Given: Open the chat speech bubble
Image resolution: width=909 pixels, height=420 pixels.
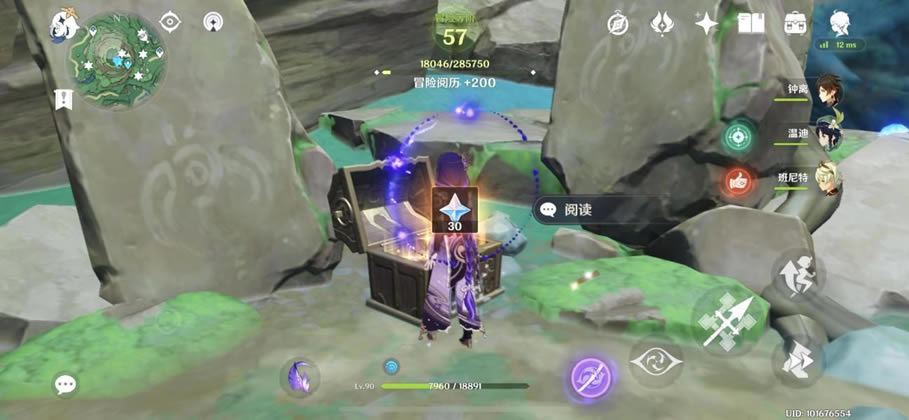Looking at the screenshot, I should (66, 383).
